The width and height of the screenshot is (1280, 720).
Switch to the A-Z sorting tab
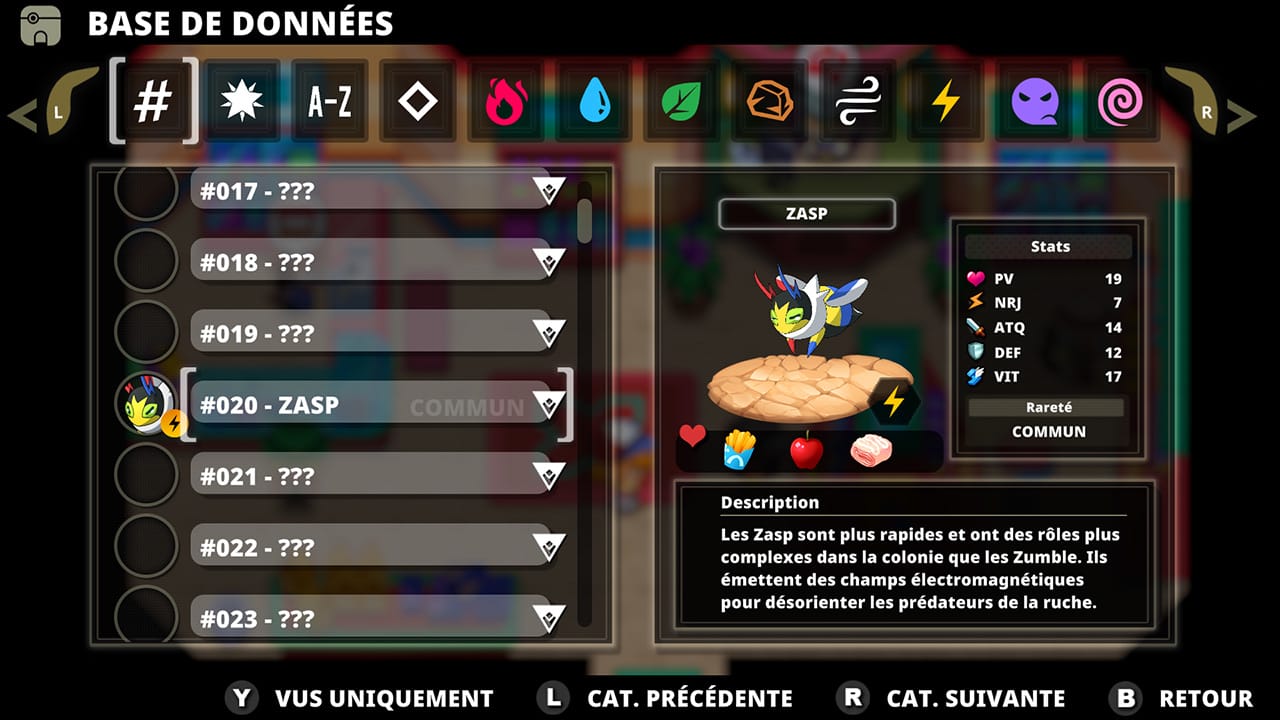point(329,101)
